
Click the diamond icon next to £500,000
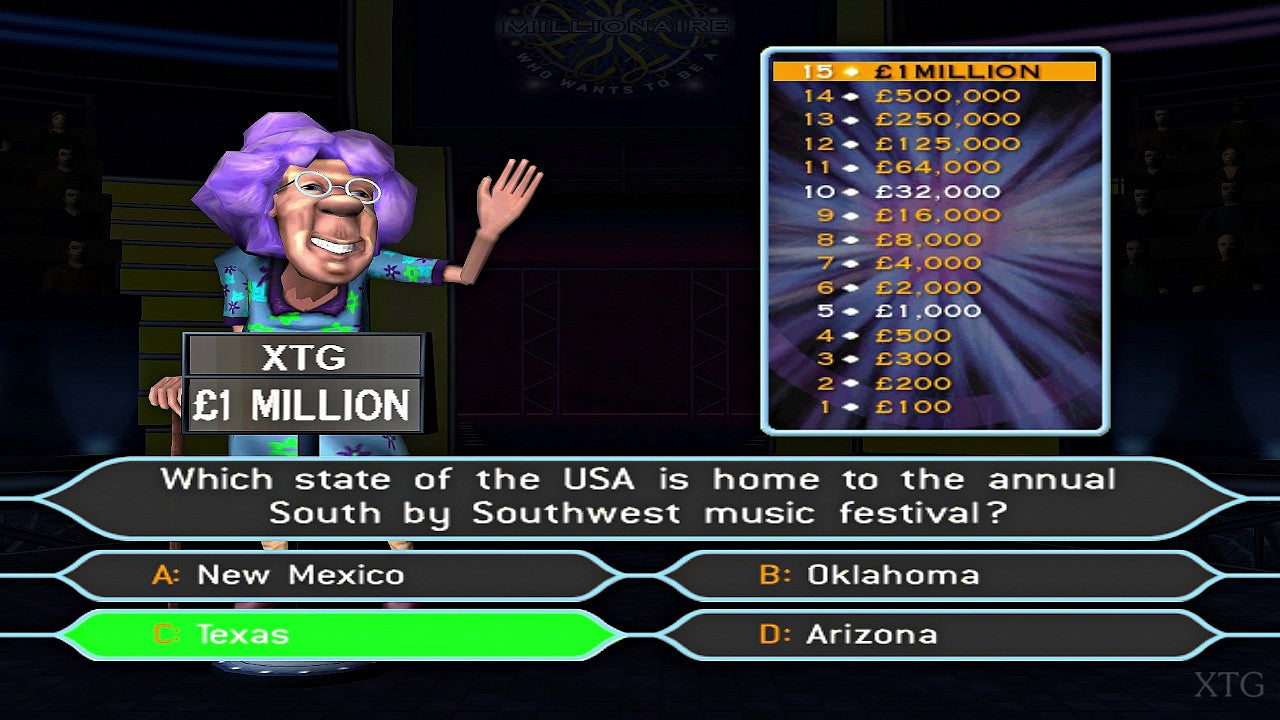coord(849,95)
